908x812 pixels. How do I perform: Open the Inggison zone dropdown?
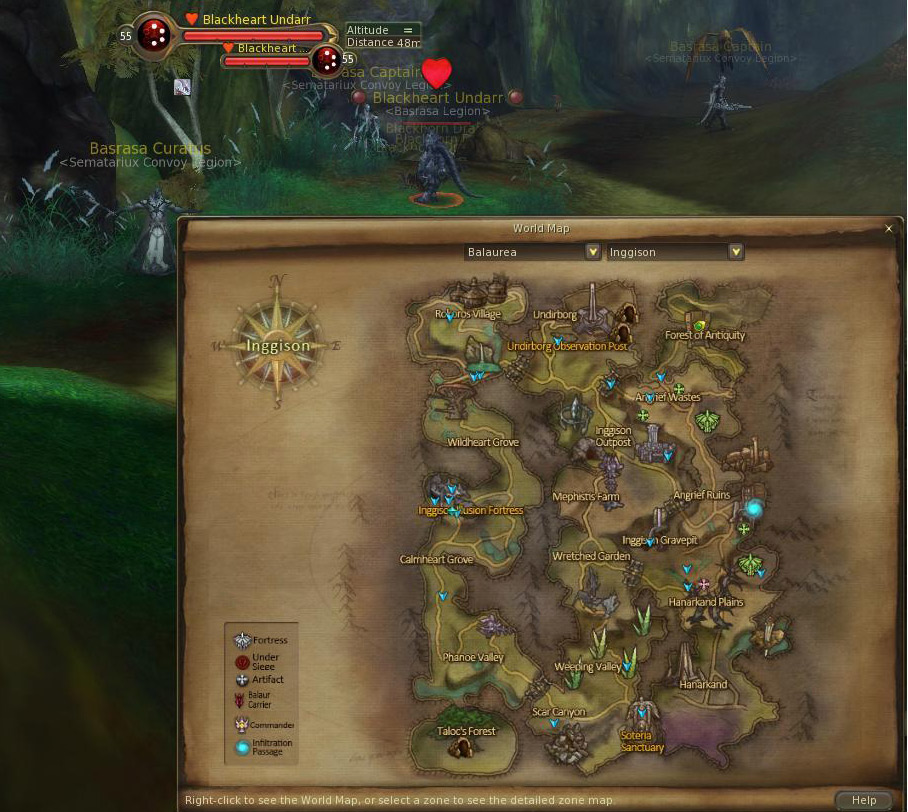736,252
